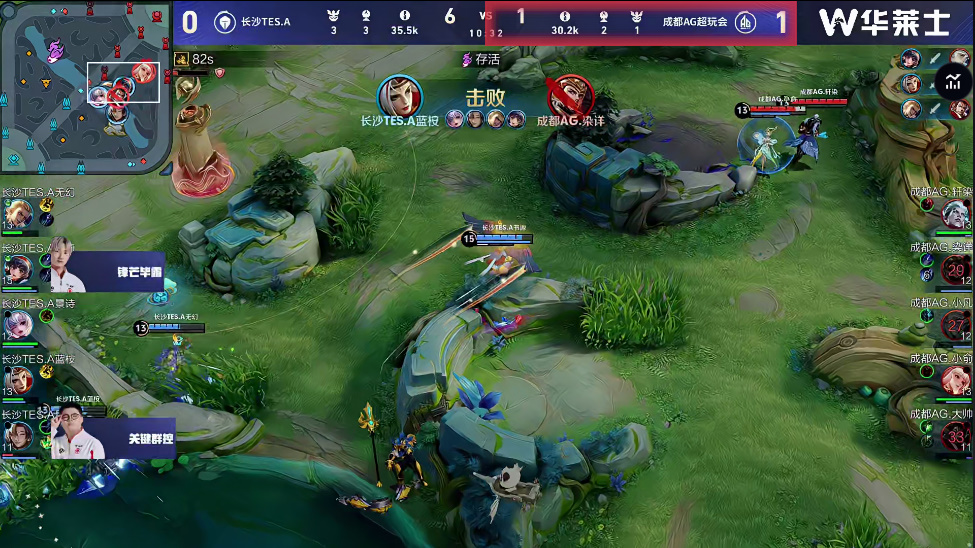Select the TES.A 景诗 player portrait

click(17, 325)
